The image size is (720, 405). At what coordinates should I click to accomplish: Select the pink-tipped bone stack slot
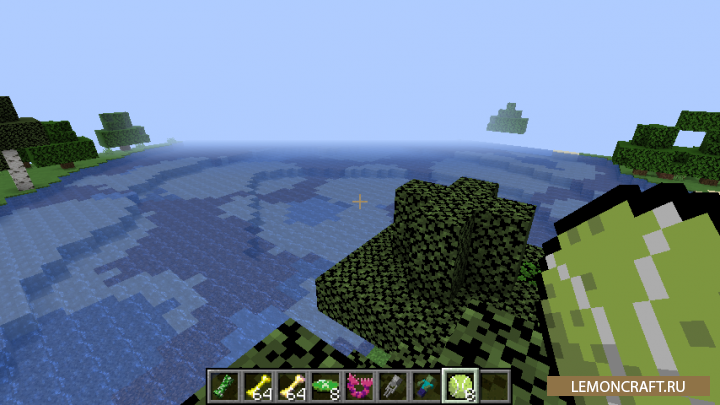tap(292, 384)
